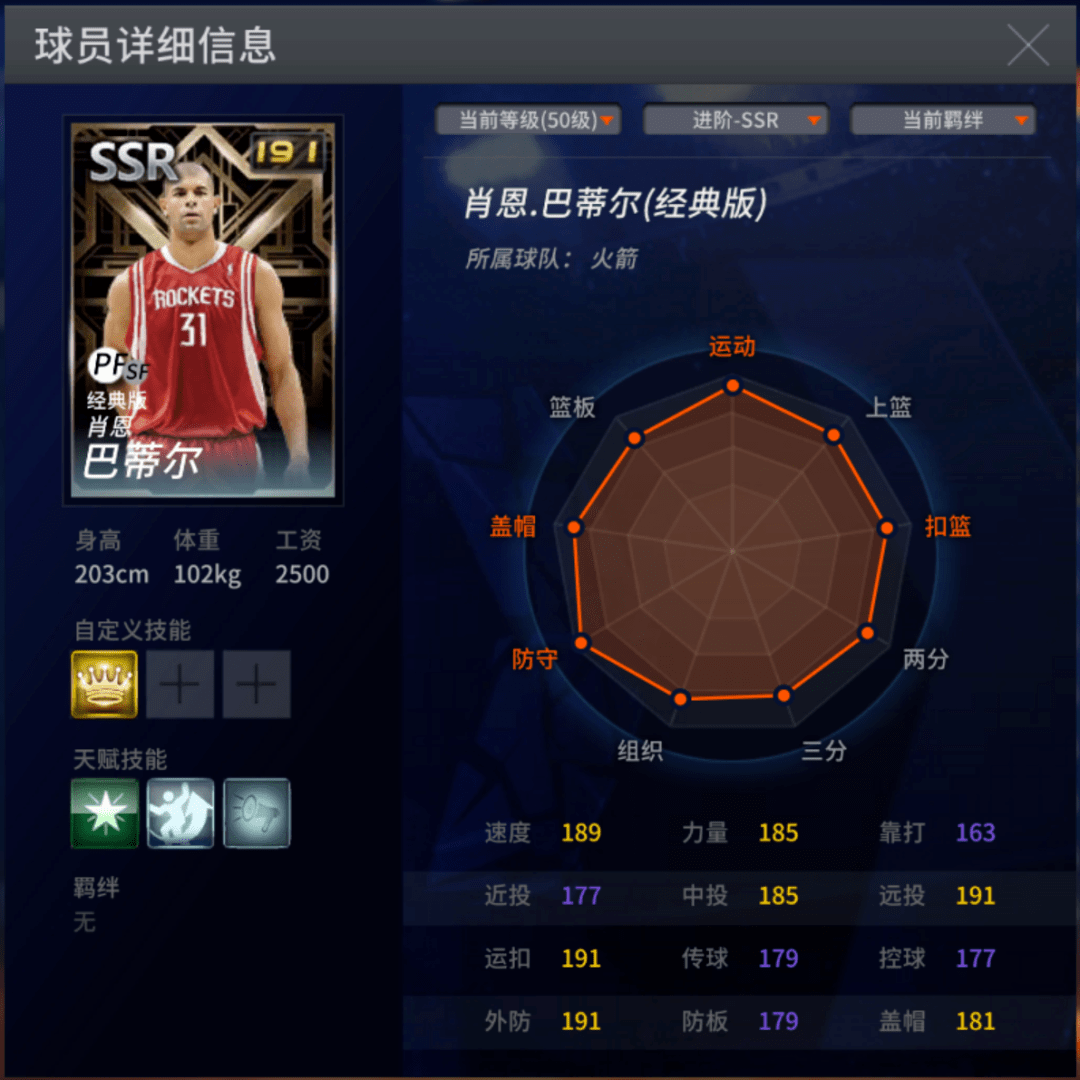
Task: Click the Shane Battier SSR player card
Action: [203, 310]
